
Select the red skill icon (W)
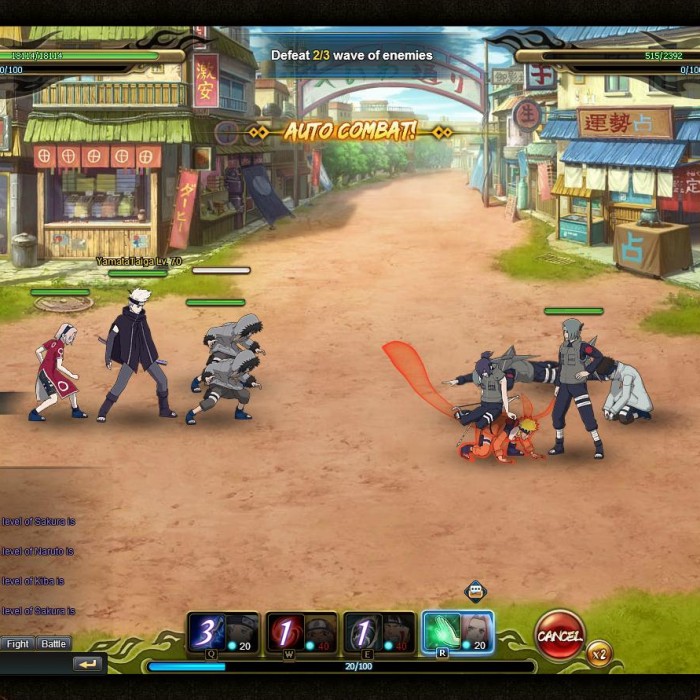coord(285,632)
